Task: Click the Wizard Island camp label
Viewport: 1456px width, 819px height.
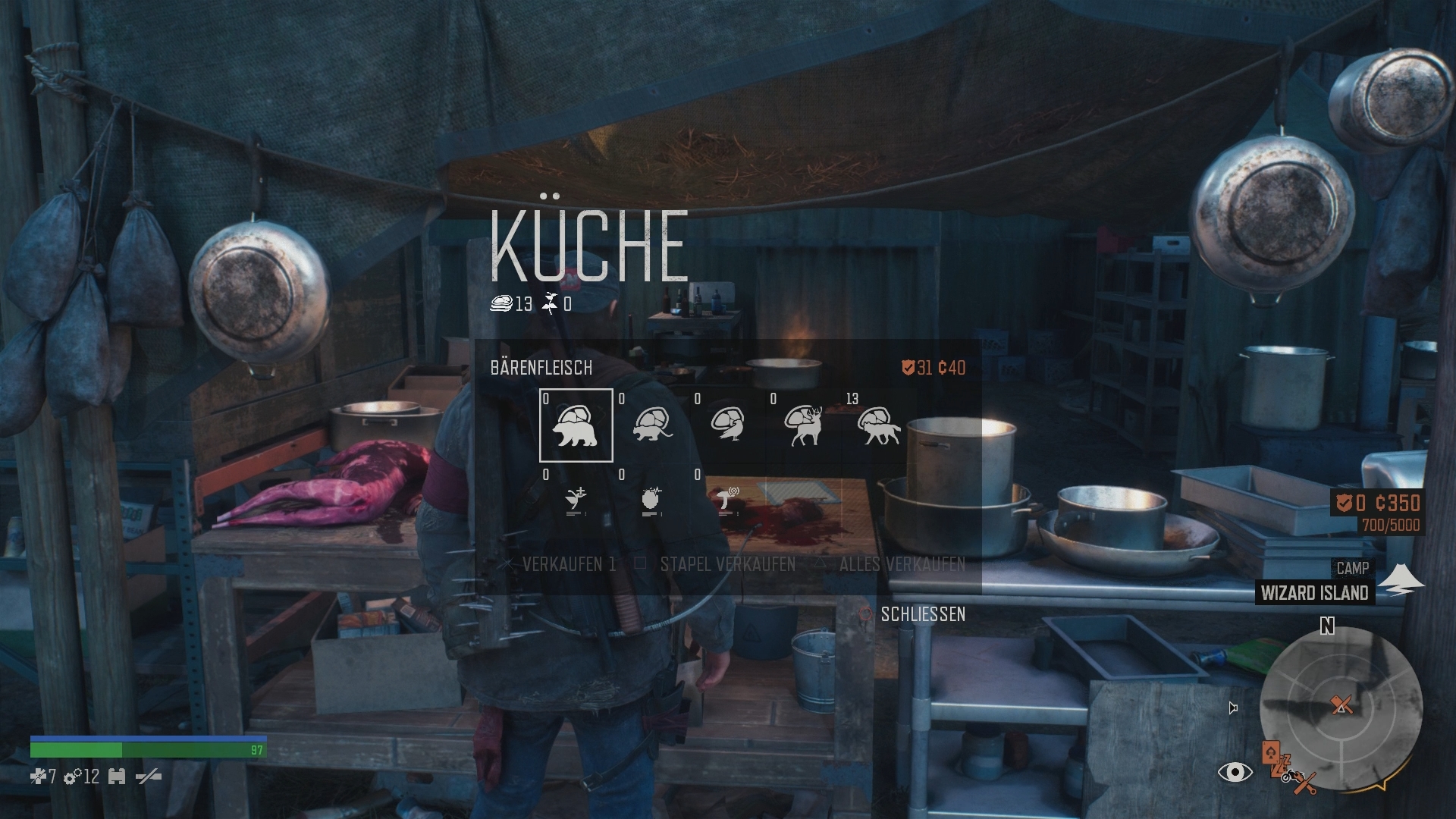Action: pyautogui.click(x=1314, y=593)
